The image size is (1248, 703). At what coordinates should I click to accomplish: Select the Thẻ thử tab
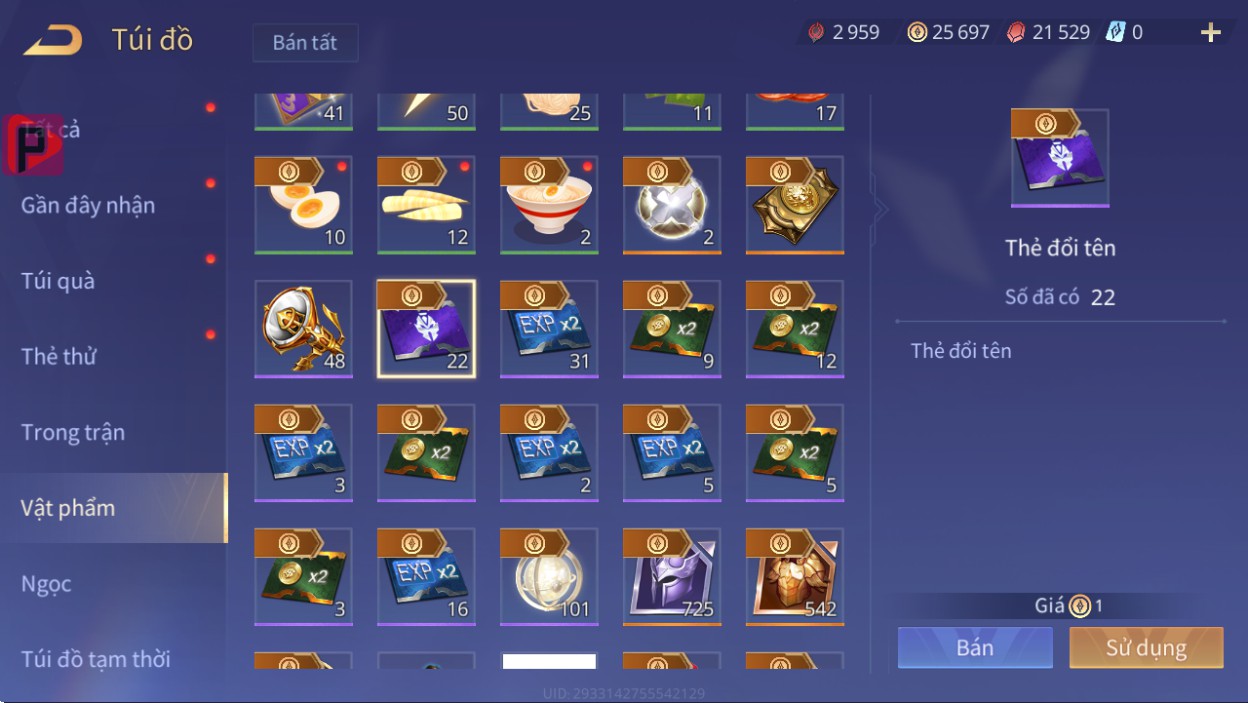(x=59, y=356)
